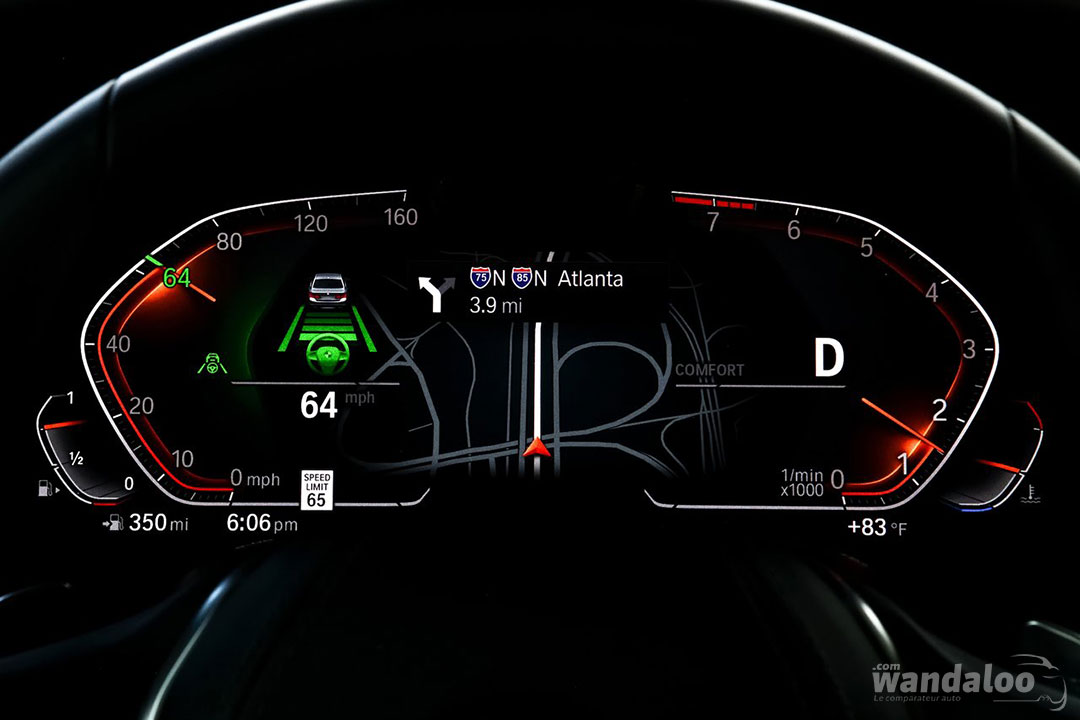Click the Speed Limit 65 sign

316,490
